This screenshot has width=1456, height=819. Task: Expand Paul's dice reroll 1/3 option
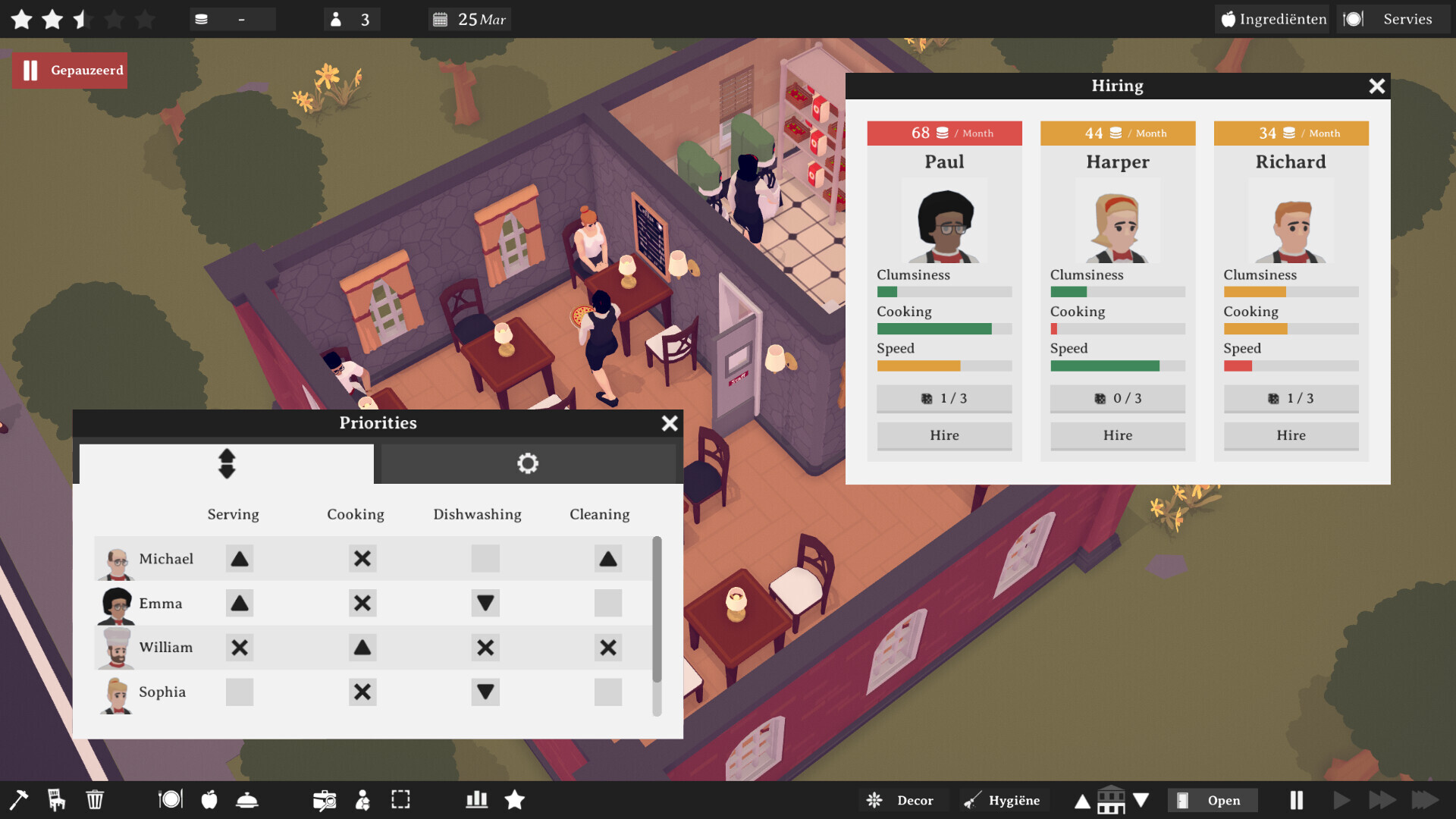(x=943, y=398)
